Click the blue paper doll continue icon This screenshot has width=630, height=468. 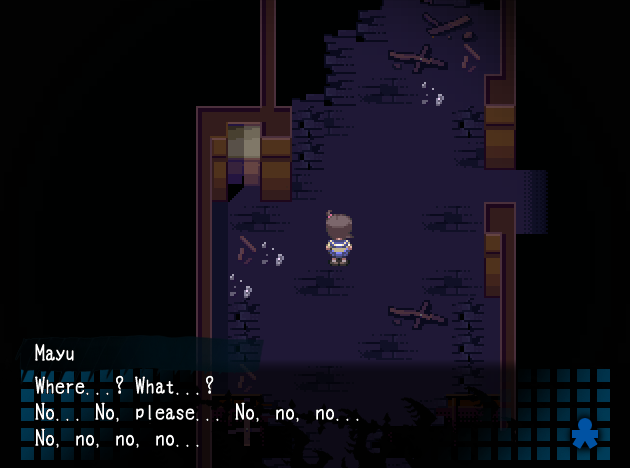coord(585,434)
